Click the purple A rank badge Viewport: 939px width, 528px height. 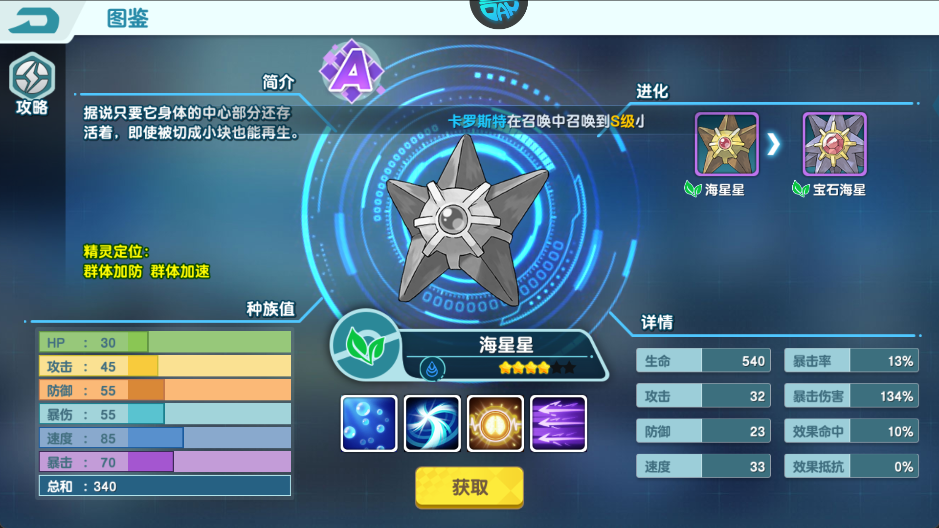[351, 70]
